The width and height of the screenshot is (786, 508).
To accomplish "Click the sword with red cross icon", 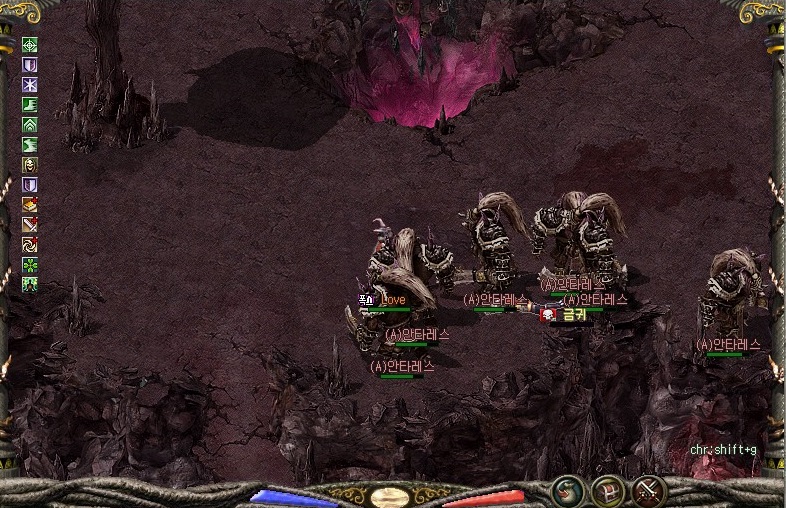I will [x=30, y=224].
